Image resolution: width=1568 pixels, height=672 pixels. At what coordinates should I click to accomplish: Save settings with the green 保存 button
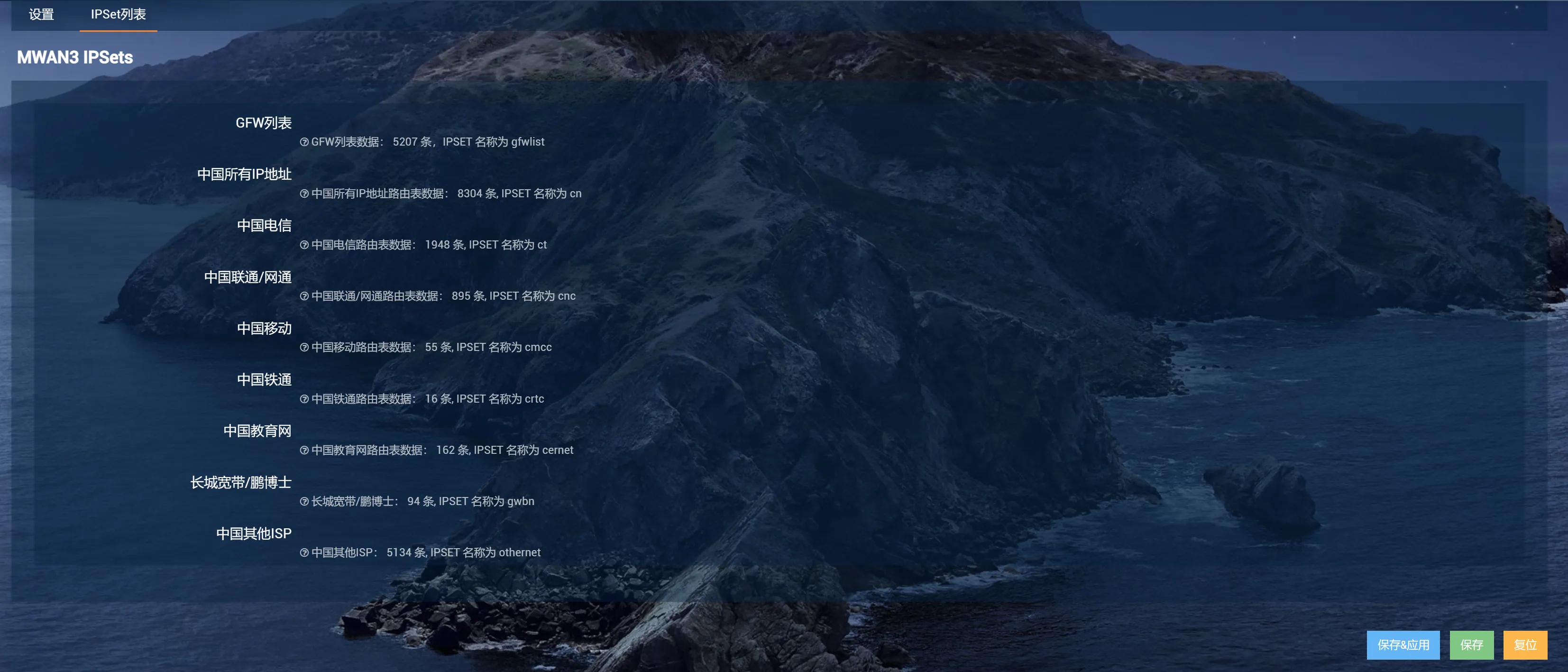click(x=1471, y=644)
